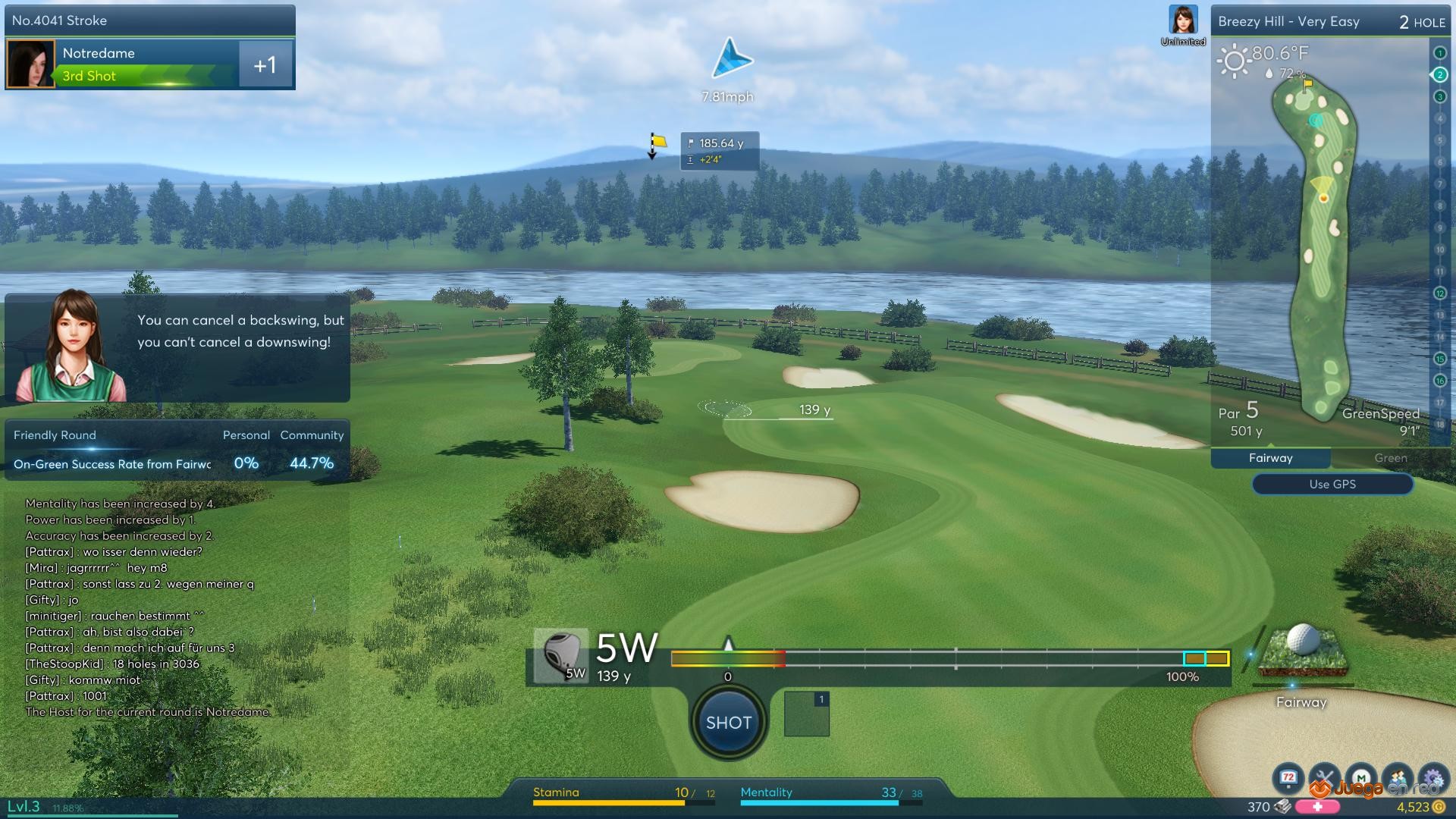
Task: Select Notredame's player portrait
Action: [30, 64]
